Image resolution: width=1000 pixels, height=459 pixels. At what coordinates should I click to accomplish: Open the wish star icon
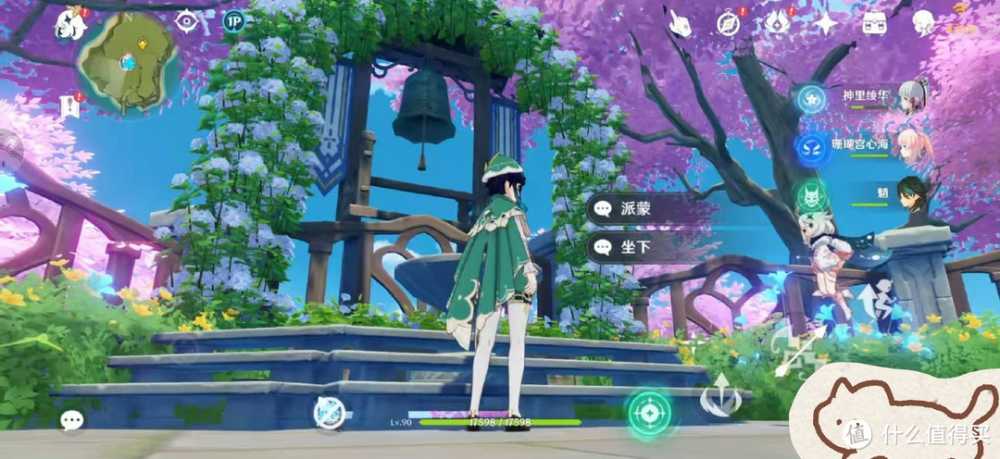coord(826,23)
